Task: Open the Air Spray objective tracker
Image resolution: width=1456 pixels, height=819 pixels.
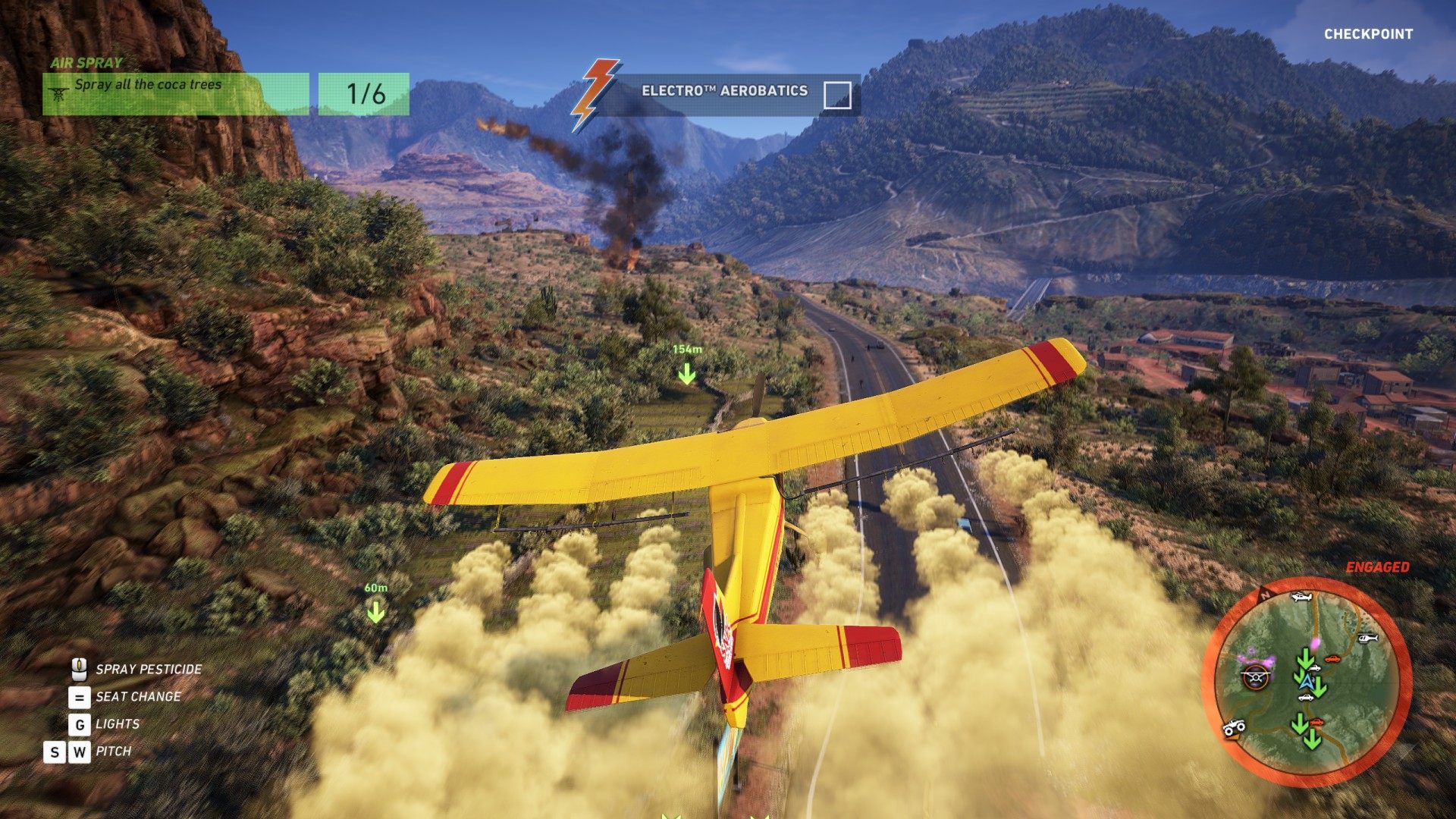Action: (175, 93)
